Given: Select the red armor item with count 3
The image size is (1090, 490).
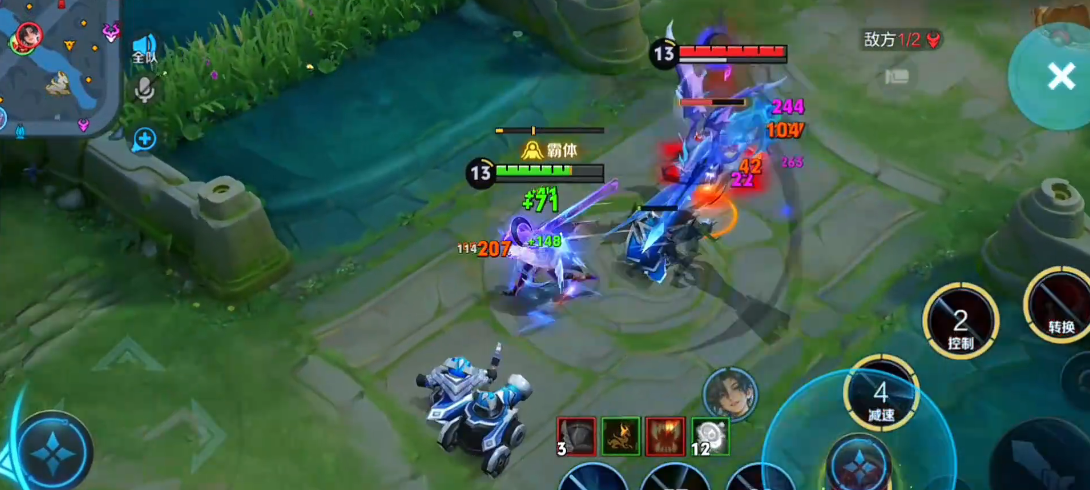Looking at the screenshot, I should (576, 436).
